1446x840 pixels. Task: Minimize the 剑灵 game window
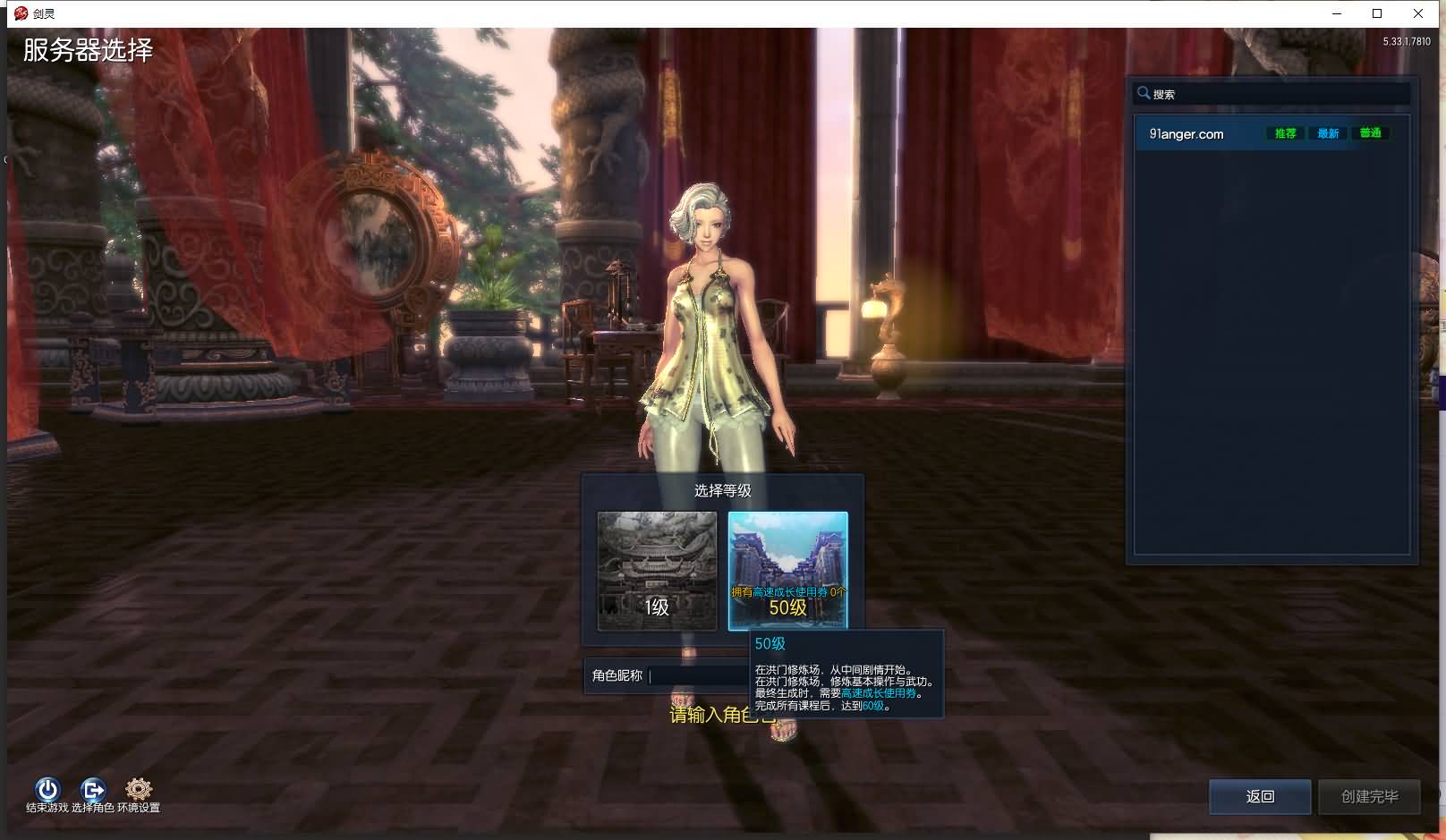pos(1337,13)
